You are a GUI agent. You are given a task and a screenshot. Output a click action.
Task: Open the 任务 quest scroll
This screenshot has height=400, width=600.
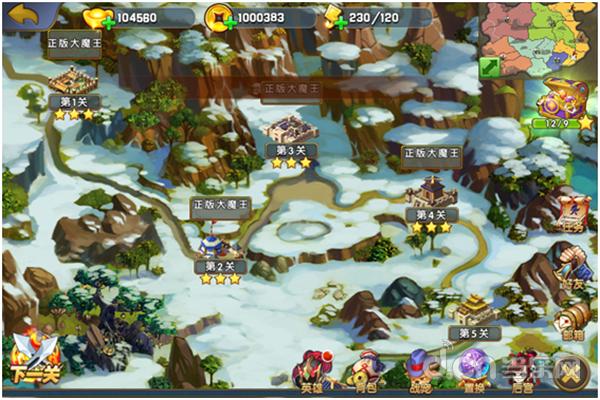[573, 212]
